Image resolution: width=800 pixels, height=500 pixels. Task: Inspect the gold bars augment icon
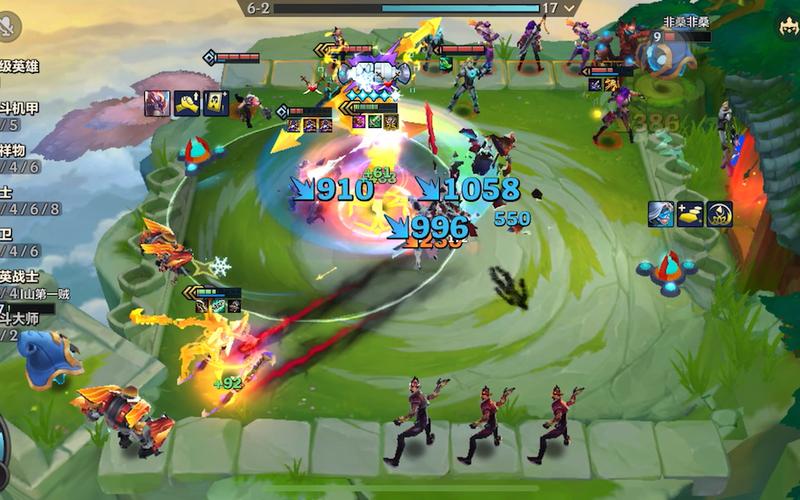[x=690, y=213]
